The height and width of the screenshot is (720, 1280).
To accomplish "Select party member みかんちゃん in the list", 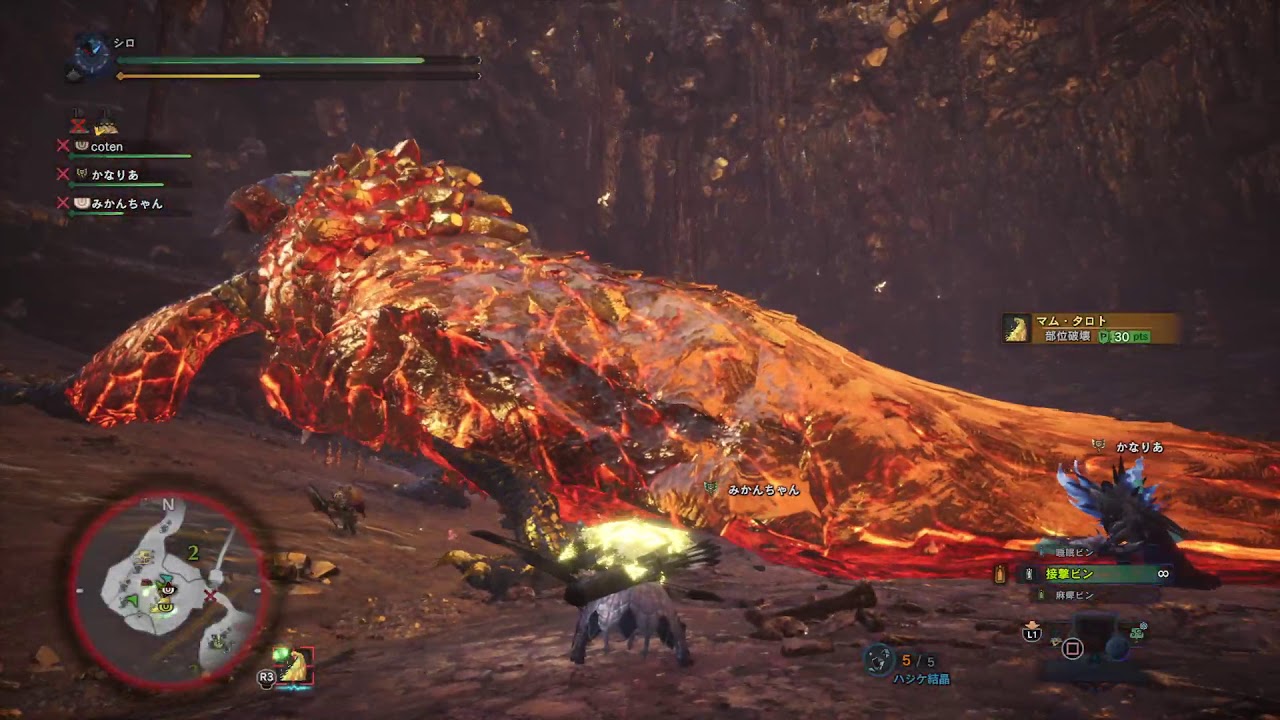I will coord(126,203).
